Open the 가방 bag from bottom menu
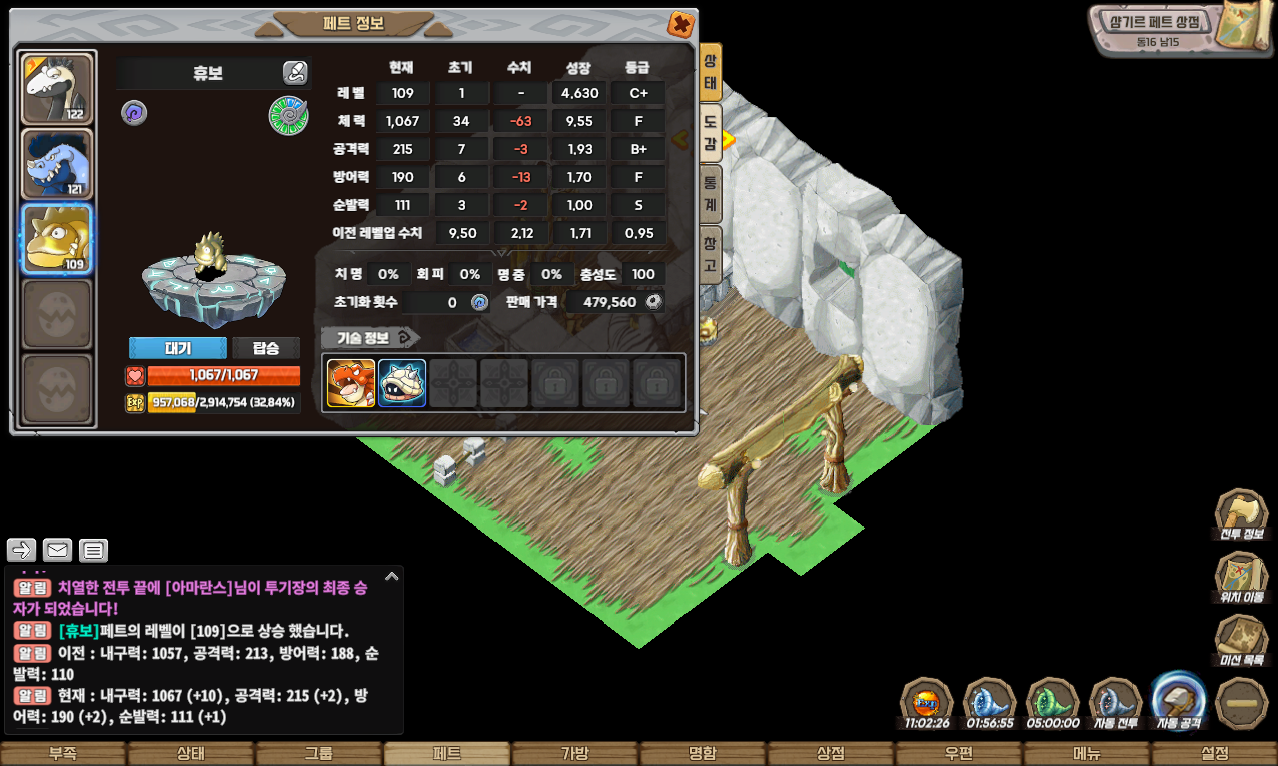Image resolution: width=1278 pixels, height=766 pixels. (x=575, y=754)
